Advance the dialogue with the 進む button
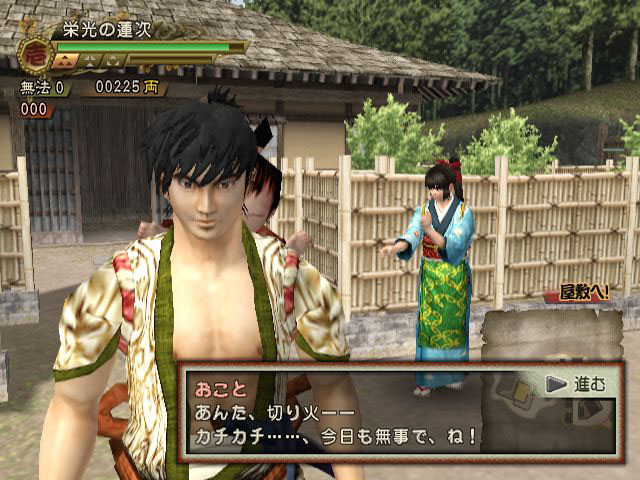The height and width of the screenshot is (480, 640). pos(576,384)
